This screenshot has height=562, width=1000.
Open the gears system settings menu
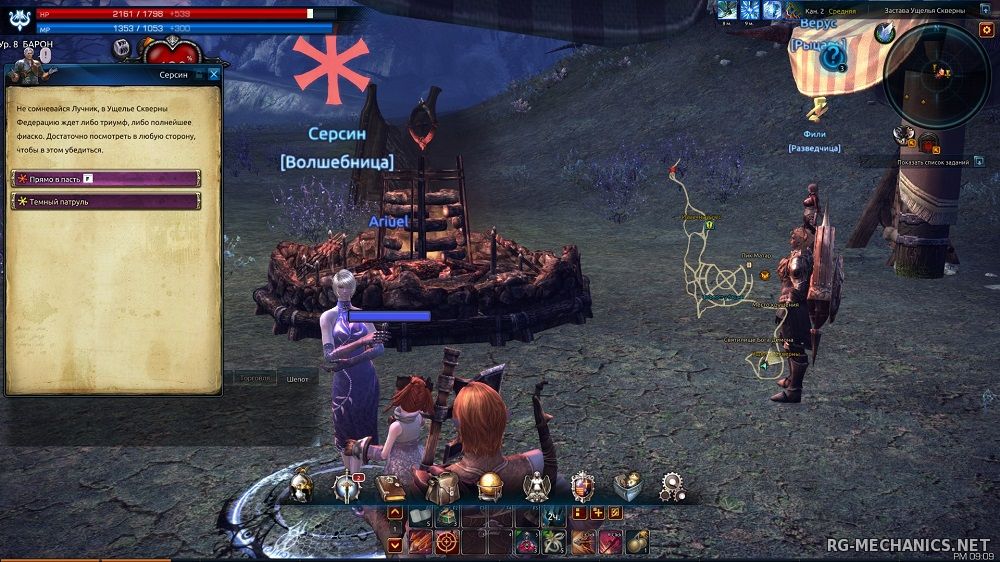(x=673, y=487)
